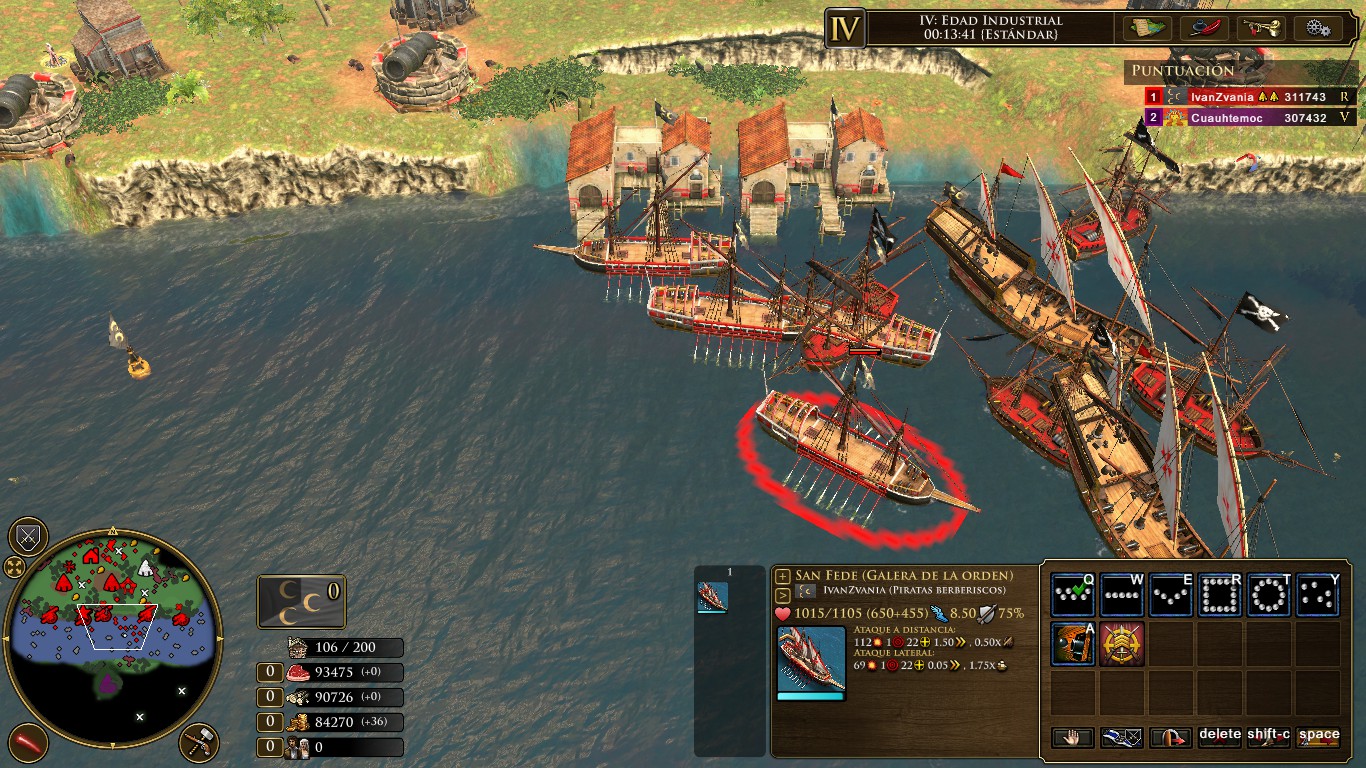
Task: Choose the circle formation
Action: pyautogui.click(x=1268, y=596)
